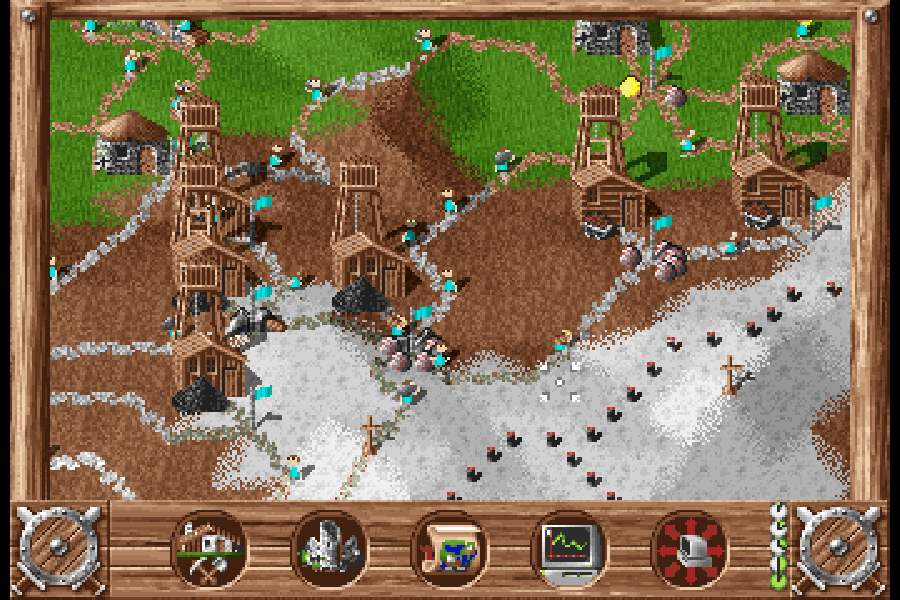Open the computer options with red arrows

[689, 548]
